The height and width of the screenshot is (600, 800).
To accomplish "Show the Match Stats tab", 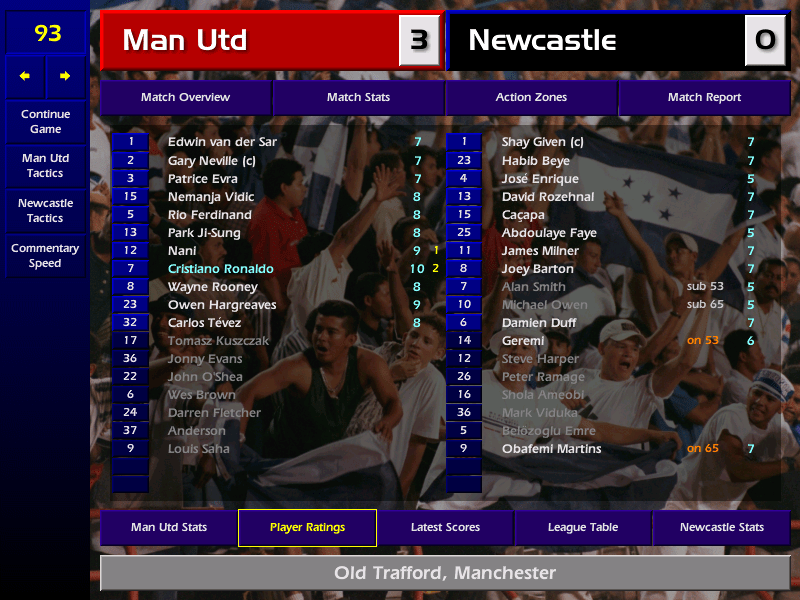I will point(358,98).
